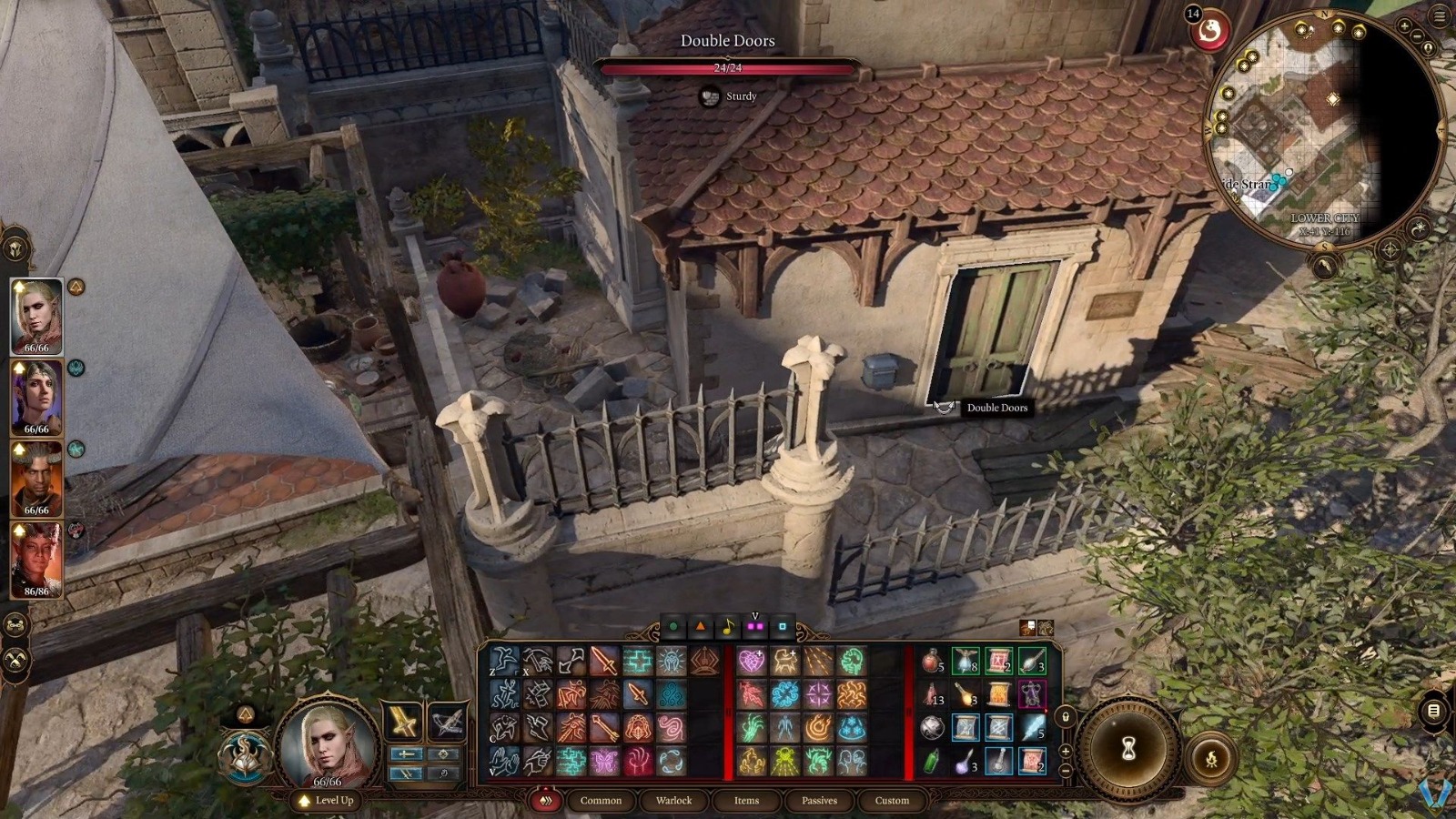1456x819 pixels.
Task: Collapse the hotbar using the V chevron
Action: point(755,614)
